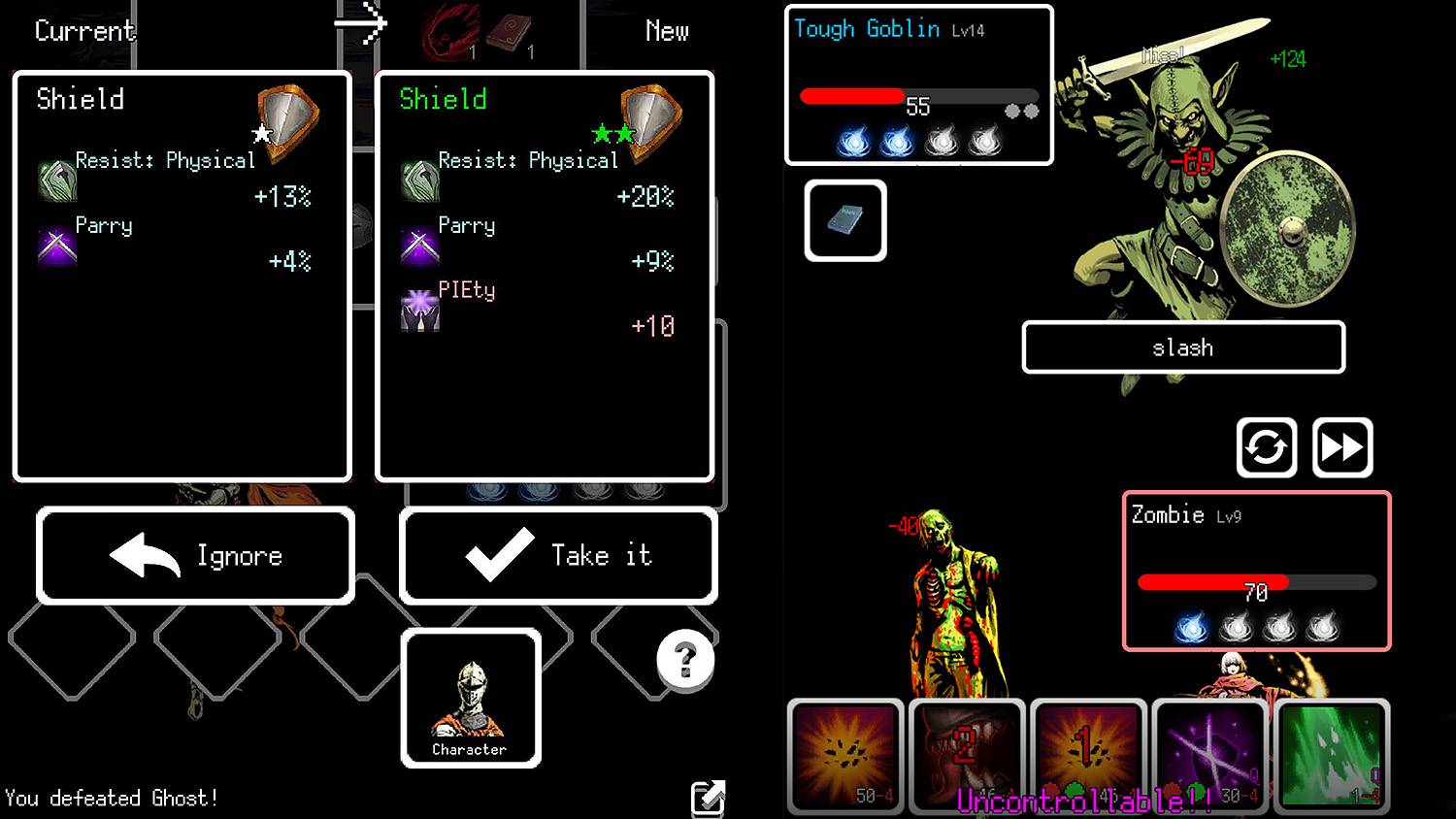Image resolution: width=1456 pixels, height=819 pixels.
Task: Open the blue book item slot
Action: 844,219
